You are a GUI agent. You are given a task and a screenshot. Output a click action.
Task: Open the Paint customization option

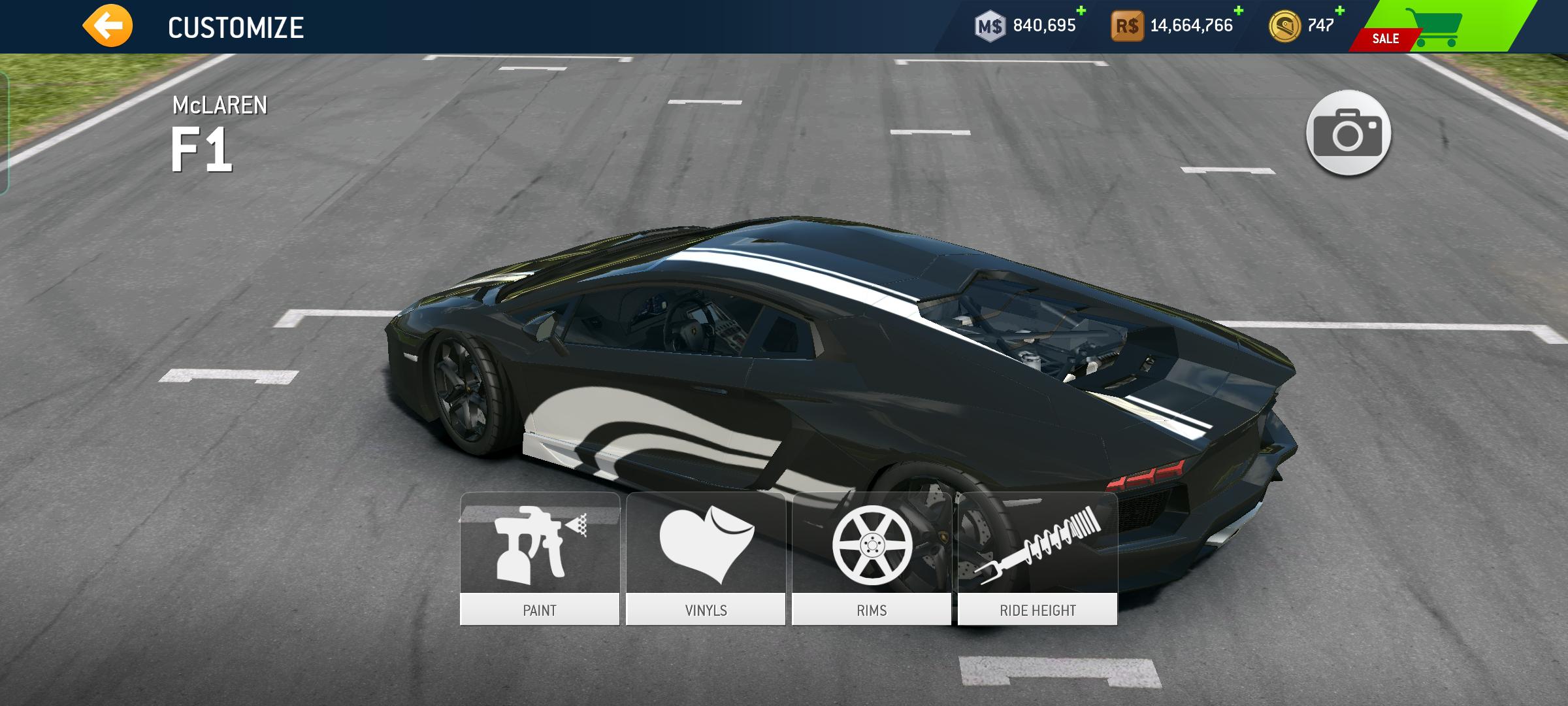tap(540, 559)
